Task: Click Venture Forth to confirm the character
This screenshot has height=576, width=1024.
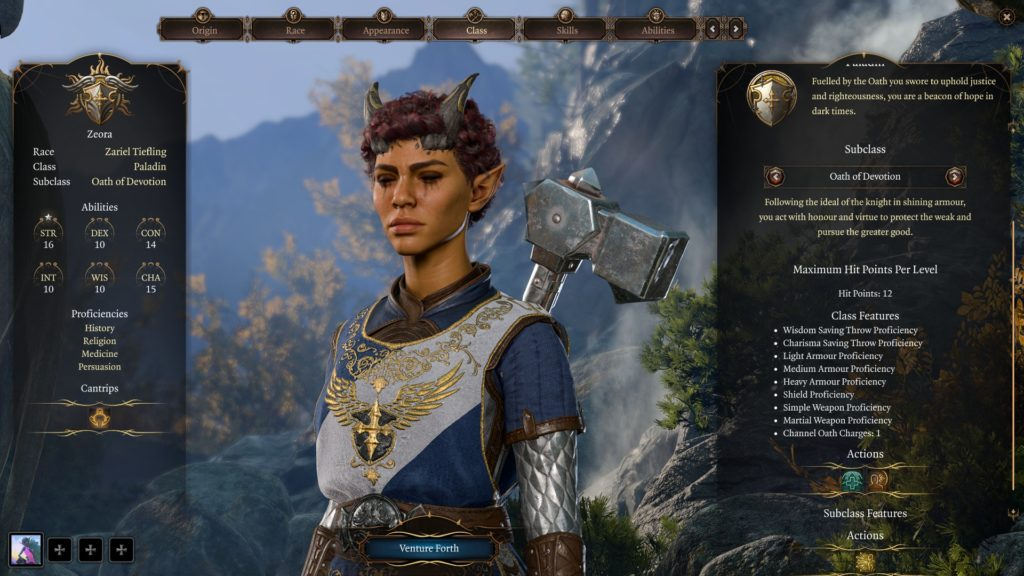Action: pyautogui.click(x=429, y=548)
